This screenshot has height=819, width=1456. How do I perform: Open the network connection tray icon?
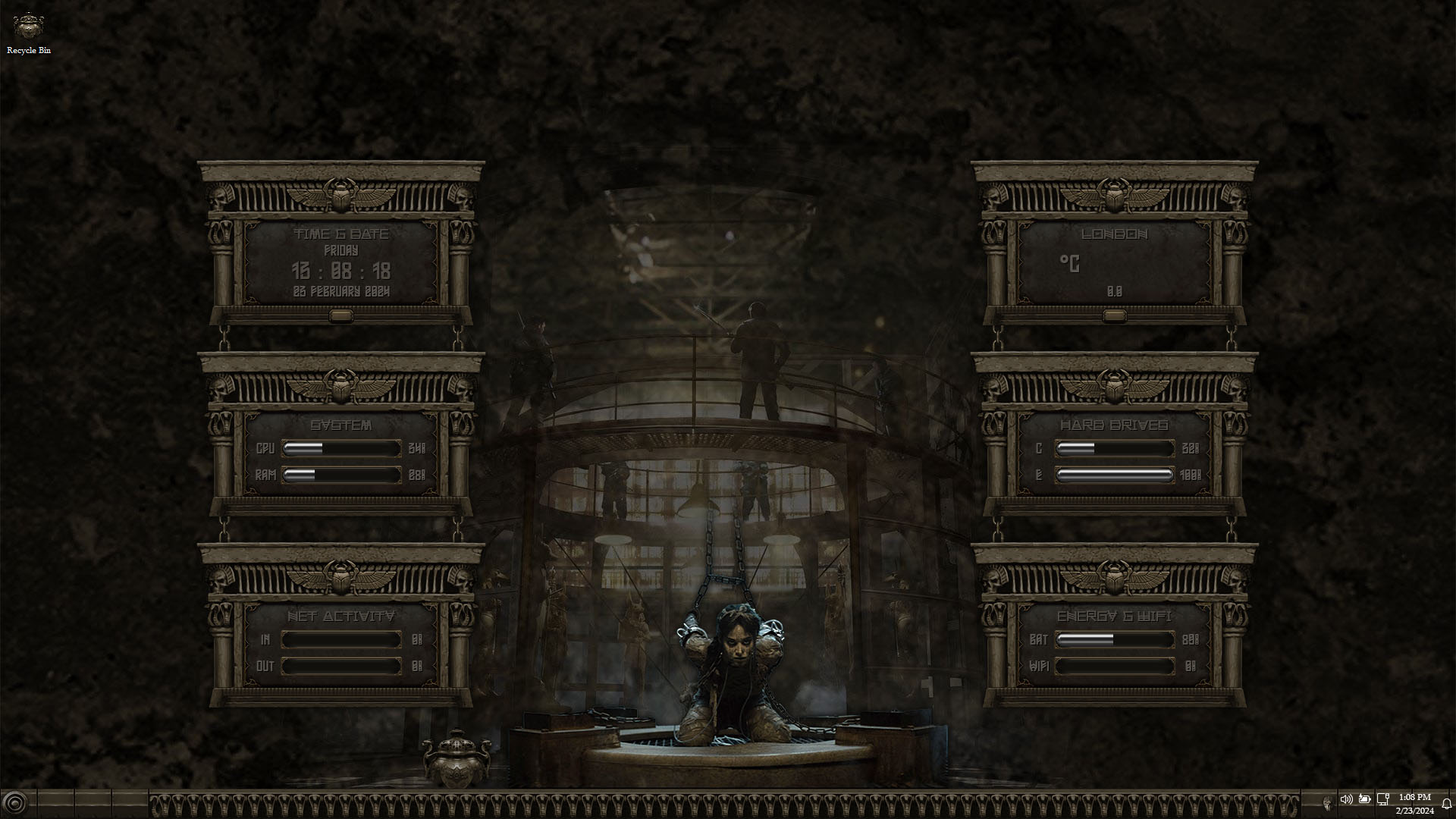click(x=1383, y=799)
